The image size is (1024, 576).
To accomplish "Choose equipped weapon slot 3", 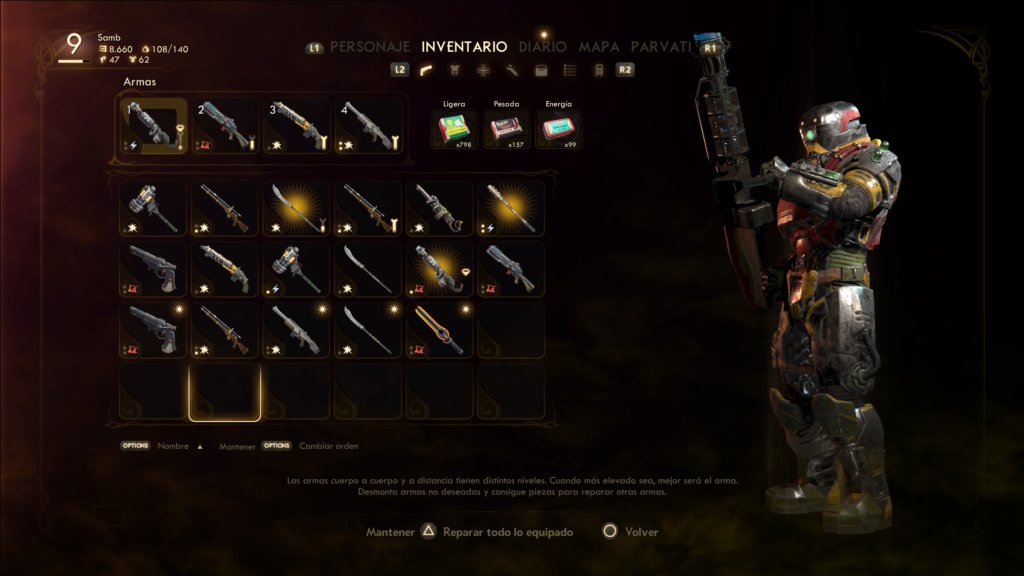I will [x=297, y=126].
